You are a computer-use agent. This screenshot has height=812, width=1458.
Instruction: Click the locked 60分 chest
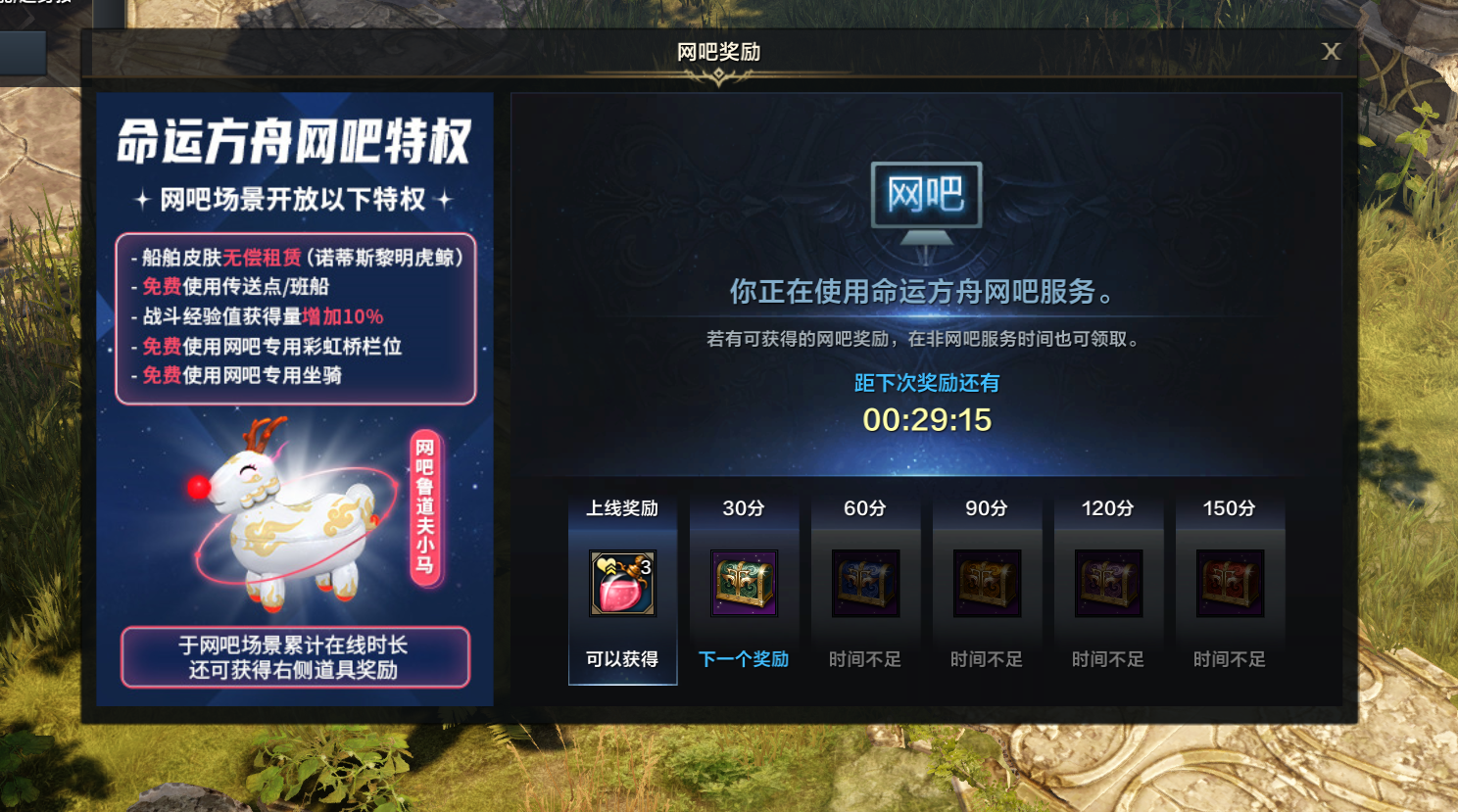[865, 582]
